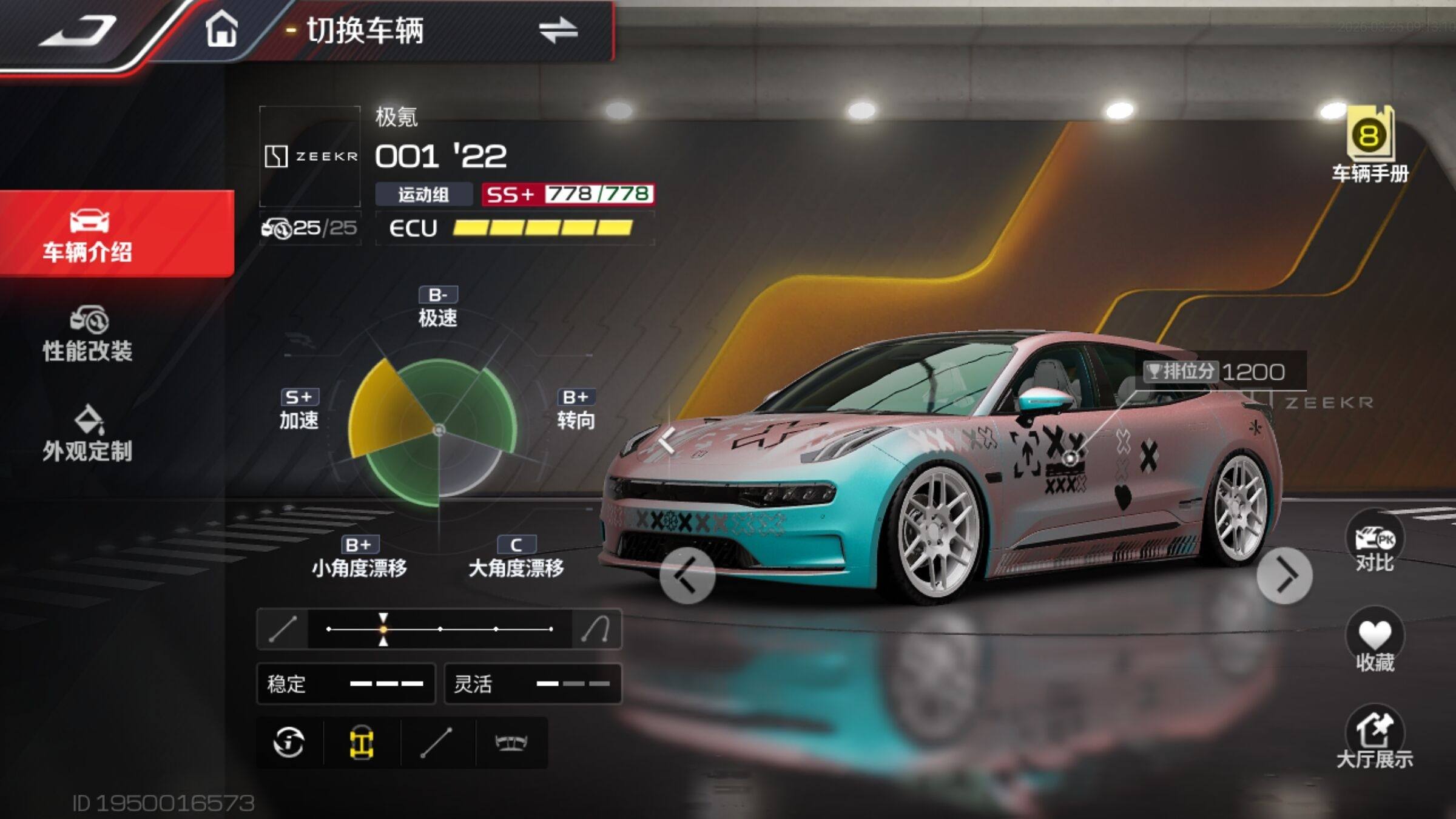Add this car to favorites via 收藏
This screenshot has width=1456, height=819.
pos(1375,643)
